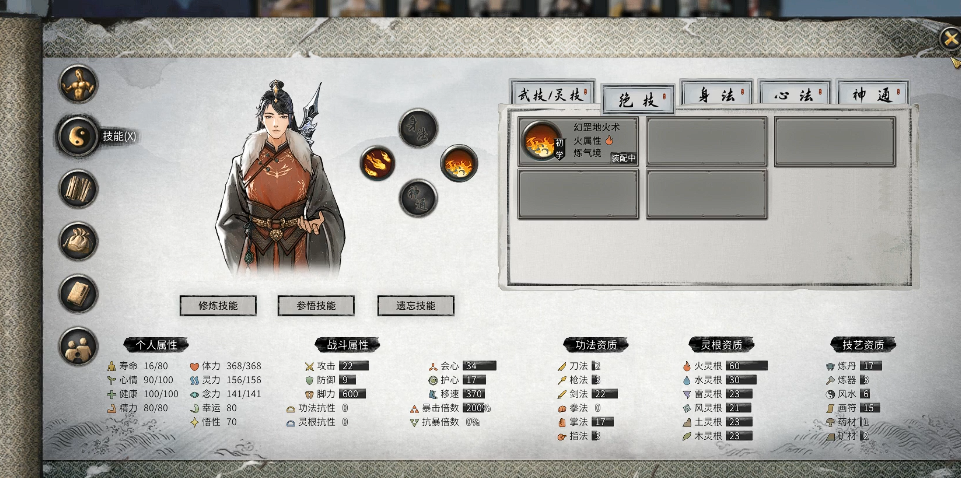Select the 幻罡地火术 skill entry
The height and width of the screenshot is (478, 961).
pyautogui.click(x=578, y=141)
